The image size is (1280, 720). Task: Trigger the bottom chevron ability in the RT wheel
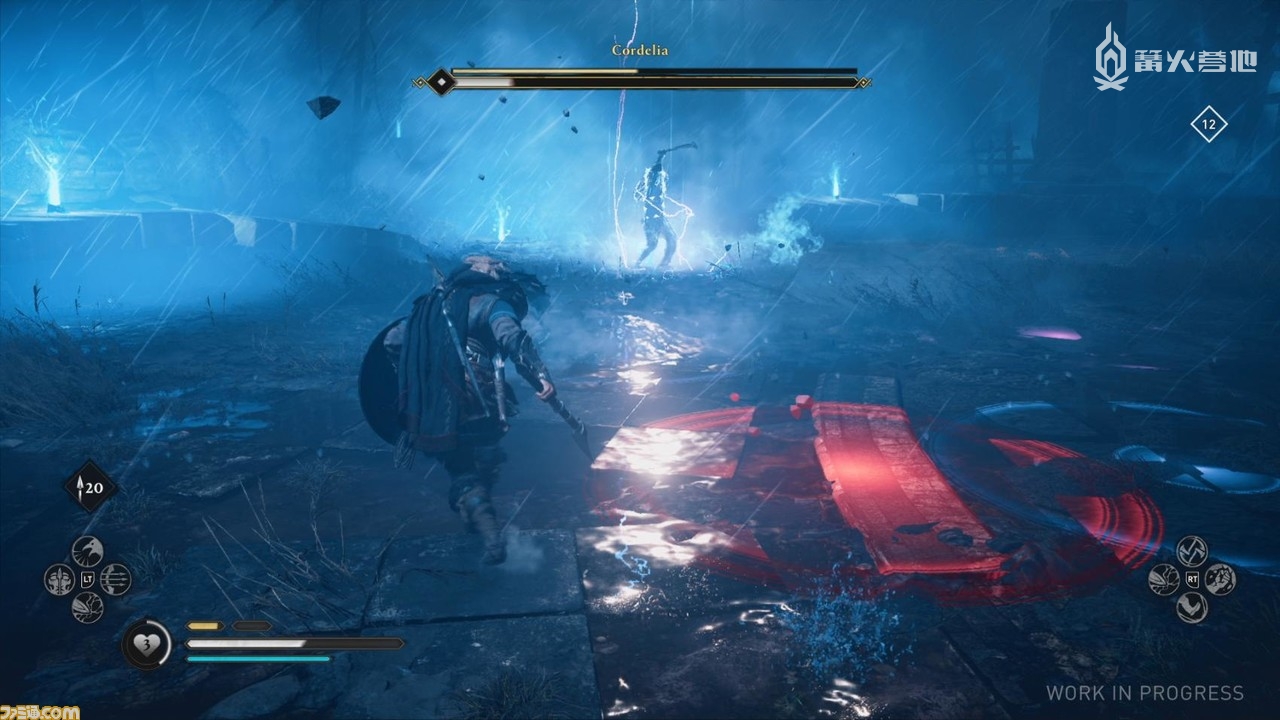tap(1191, 607)
